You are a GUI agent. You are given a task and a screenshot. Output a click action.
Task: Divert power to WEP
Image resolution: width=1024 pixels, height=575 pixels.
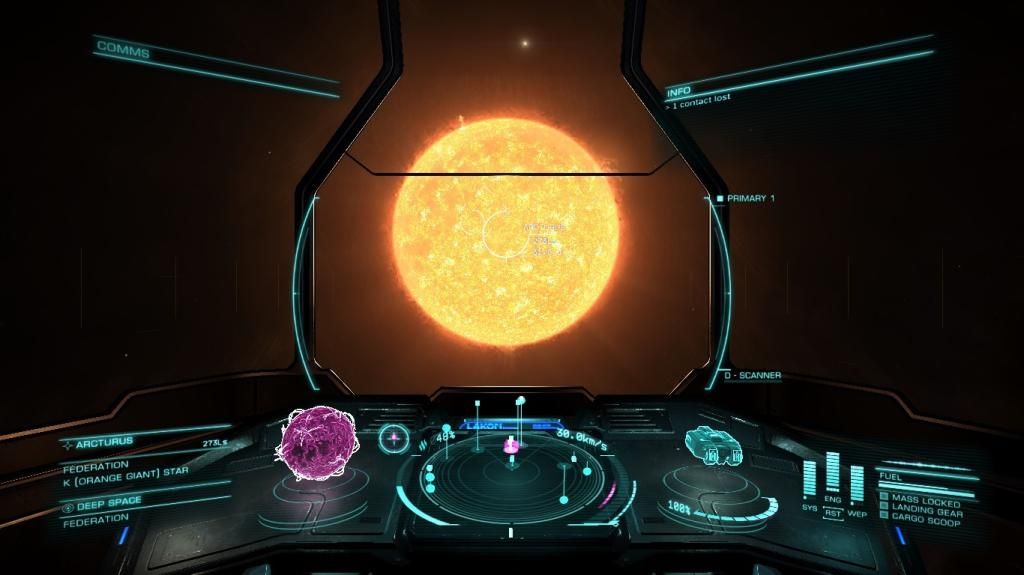[856, 513]
